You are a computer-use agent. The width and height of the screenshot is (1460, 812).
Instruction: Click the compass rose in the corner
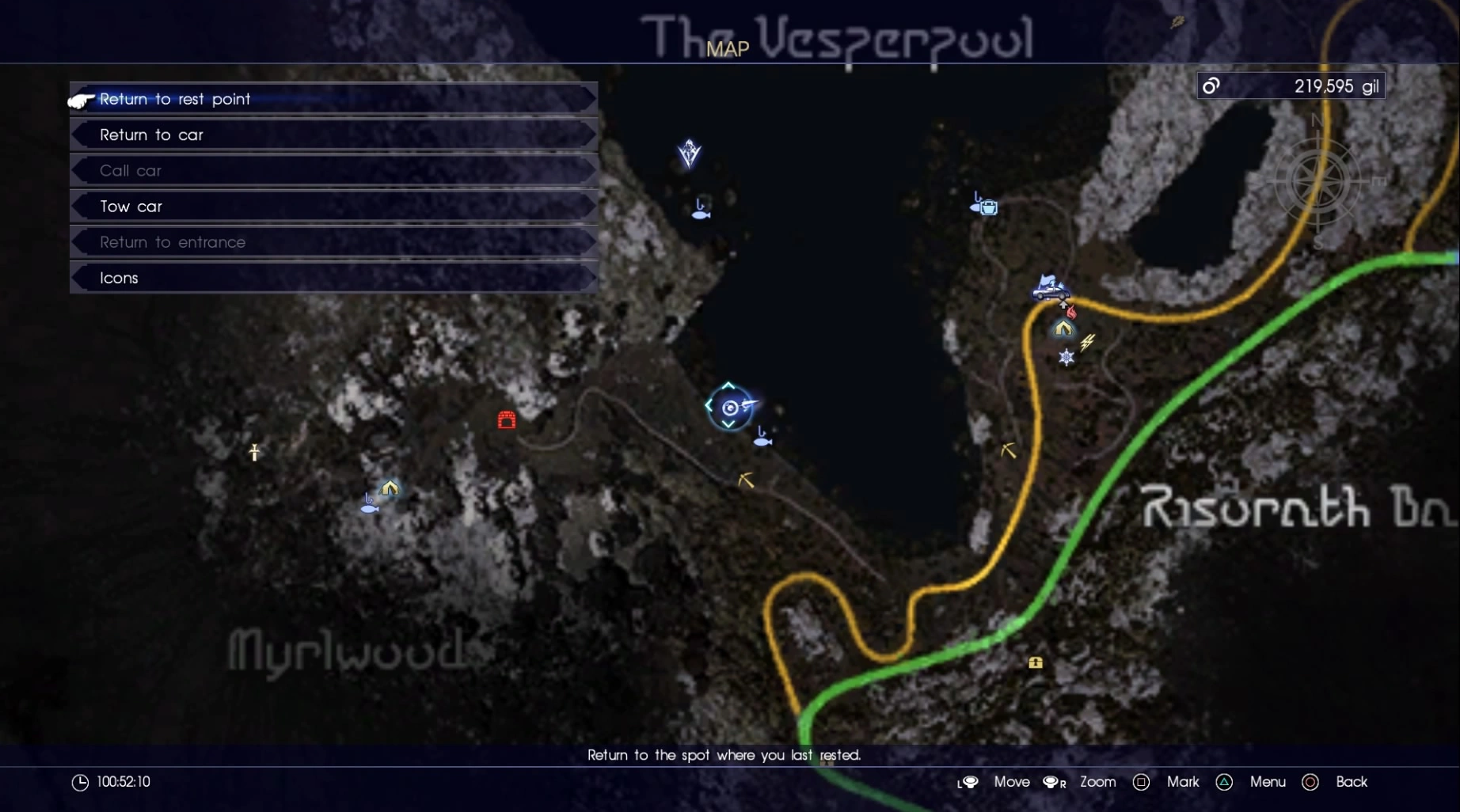[1317, 180]
